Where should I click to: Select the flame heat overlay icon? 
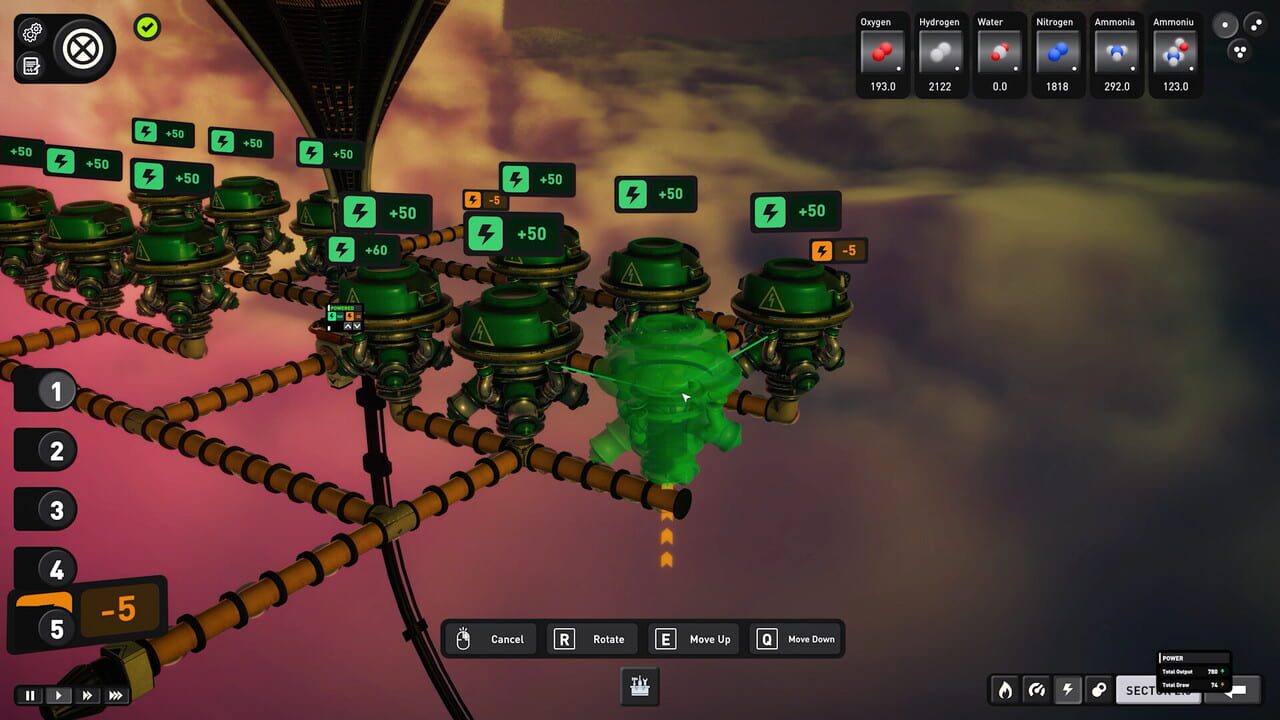pyautogui.click(x=1005, y=690)
